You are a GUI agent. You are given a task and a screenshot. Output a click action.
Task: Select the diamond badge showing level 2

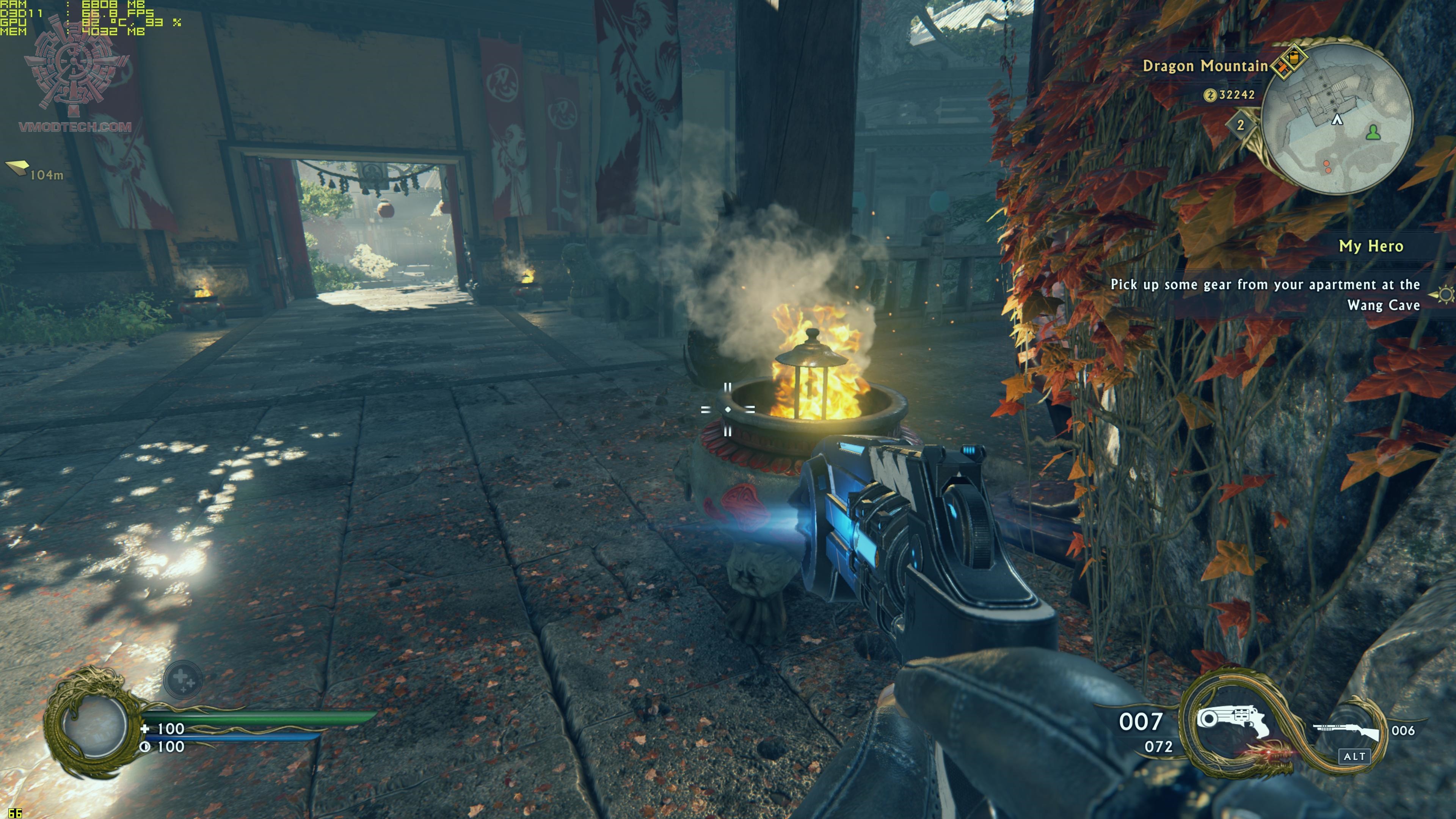1240,125
